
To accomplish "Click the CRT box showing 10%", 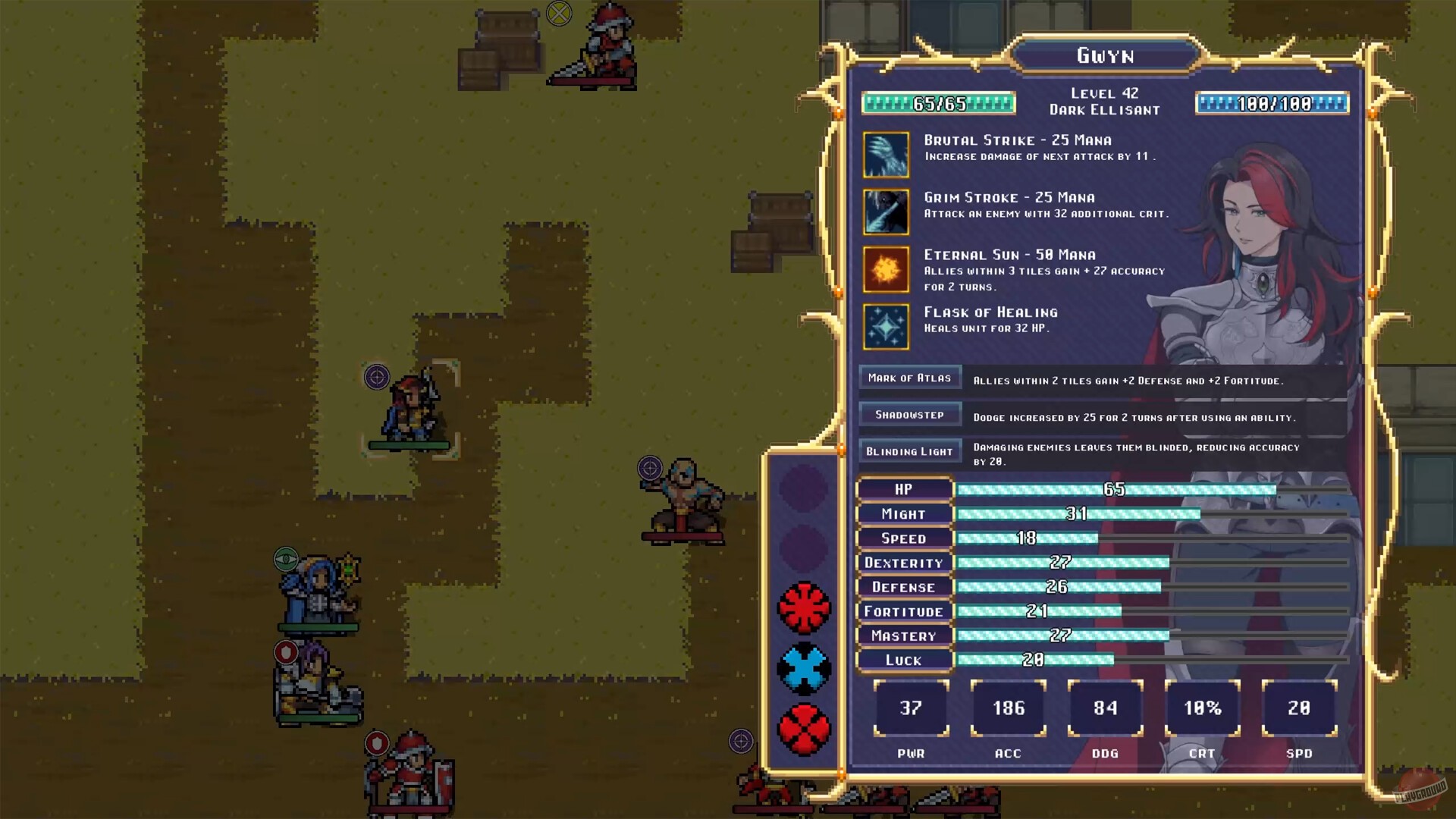I will [1203, 708].
